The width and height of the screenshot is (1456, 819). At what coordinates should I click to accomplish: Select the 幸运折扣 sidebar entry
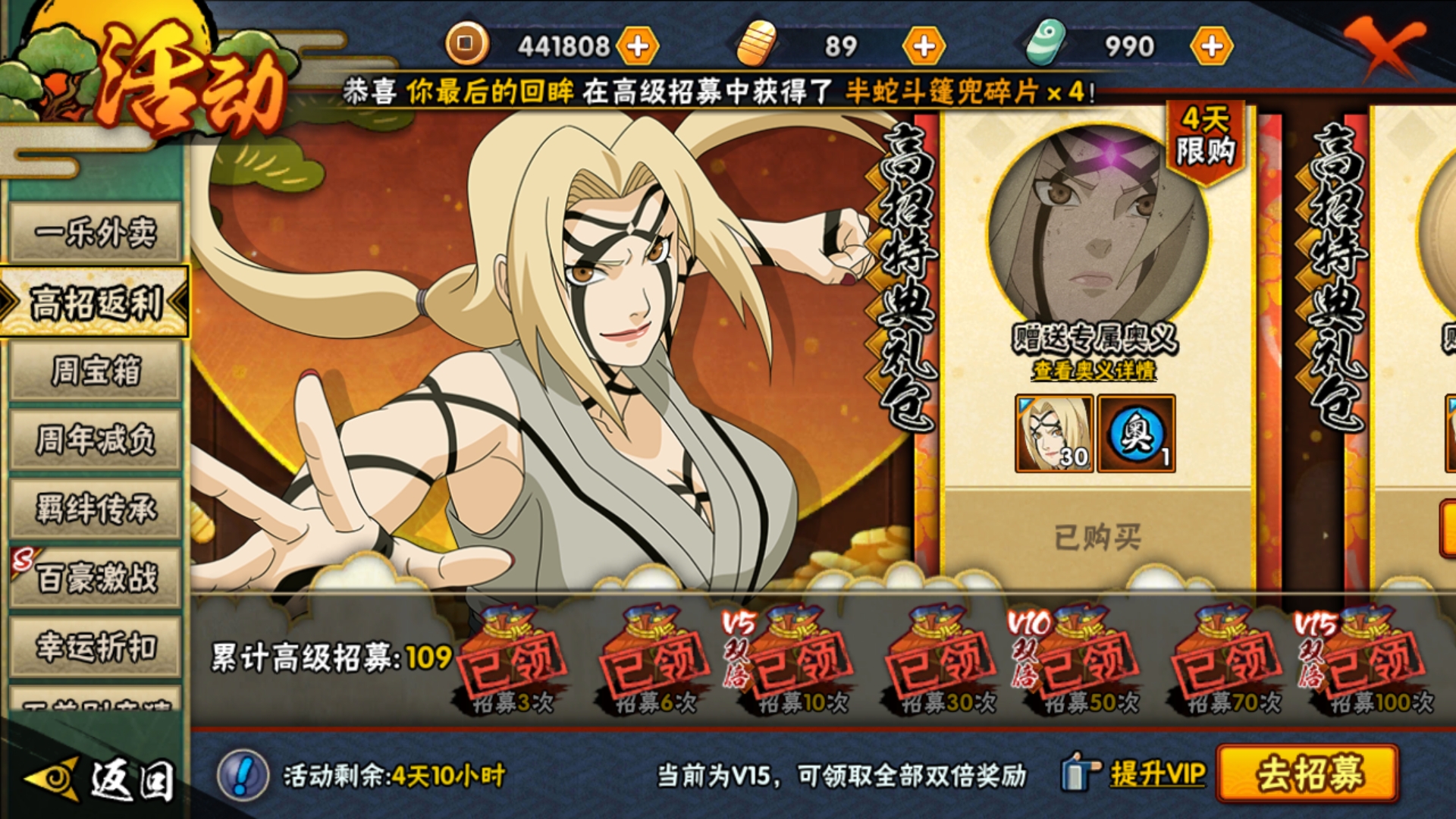click(x=96, y=646)
